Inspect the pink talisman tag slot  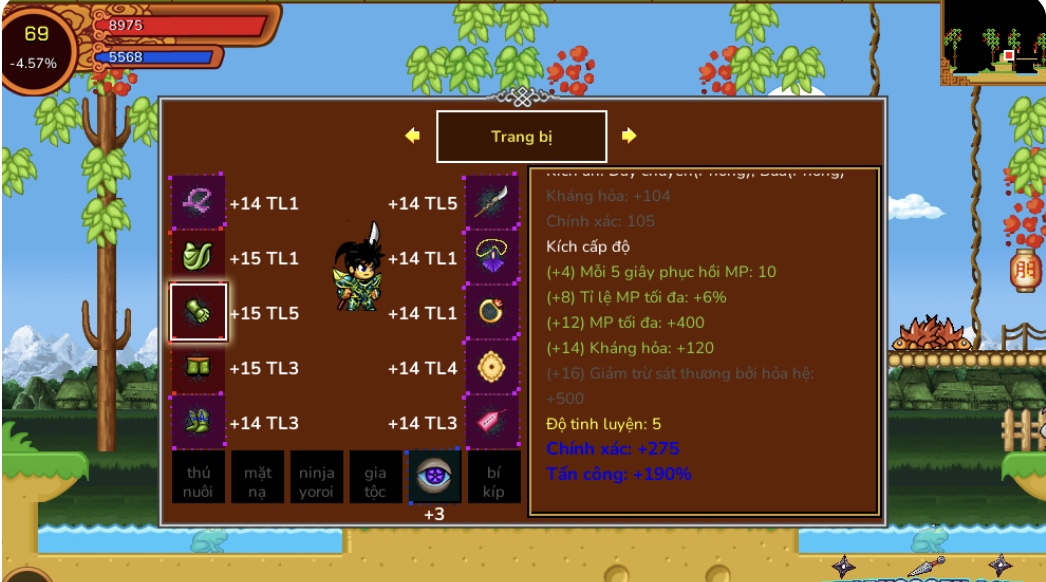pos(492,423)
